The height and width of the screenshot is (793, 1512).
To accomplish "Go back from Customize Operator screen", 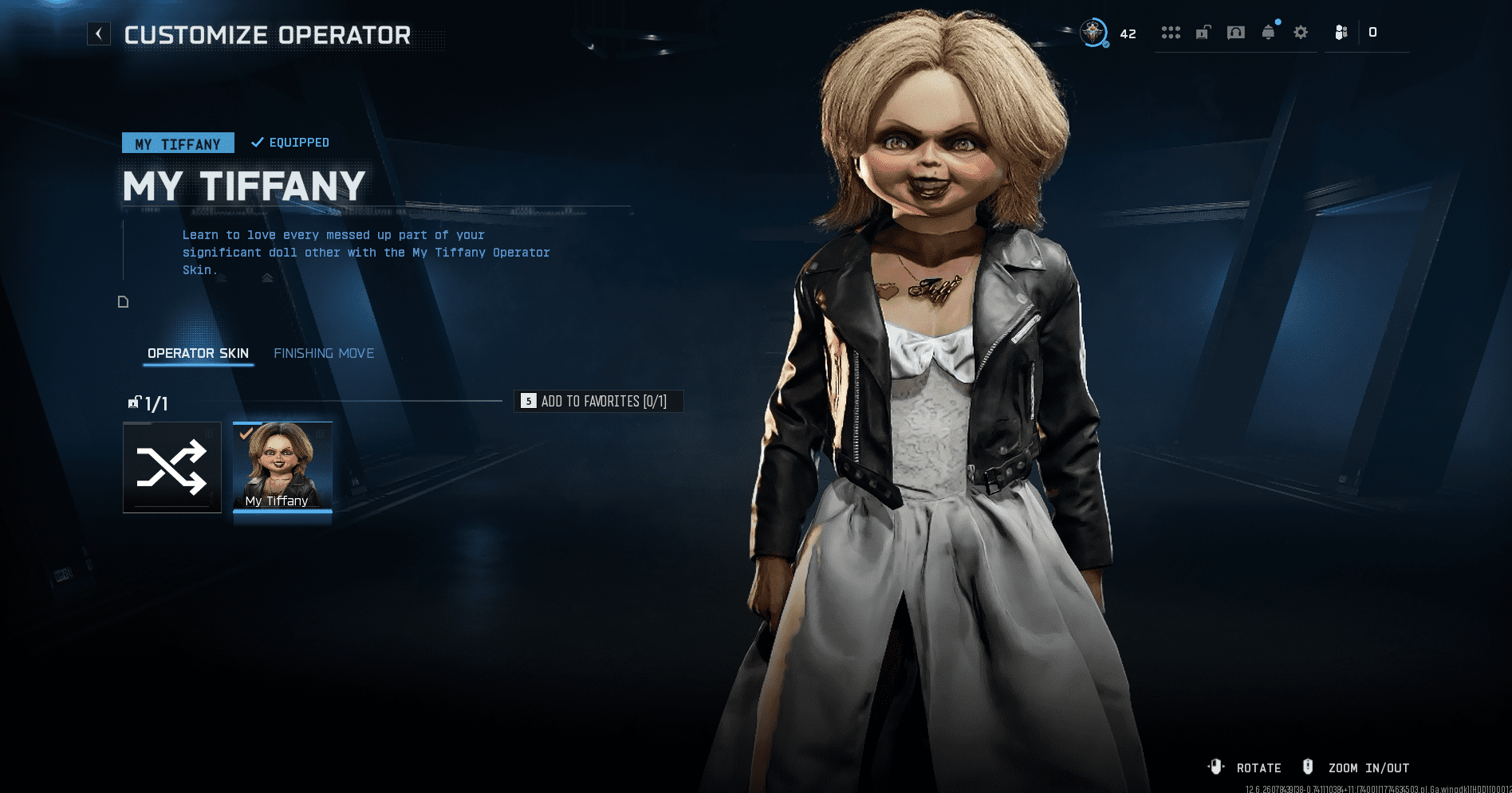I will click(x=99, y=33).
